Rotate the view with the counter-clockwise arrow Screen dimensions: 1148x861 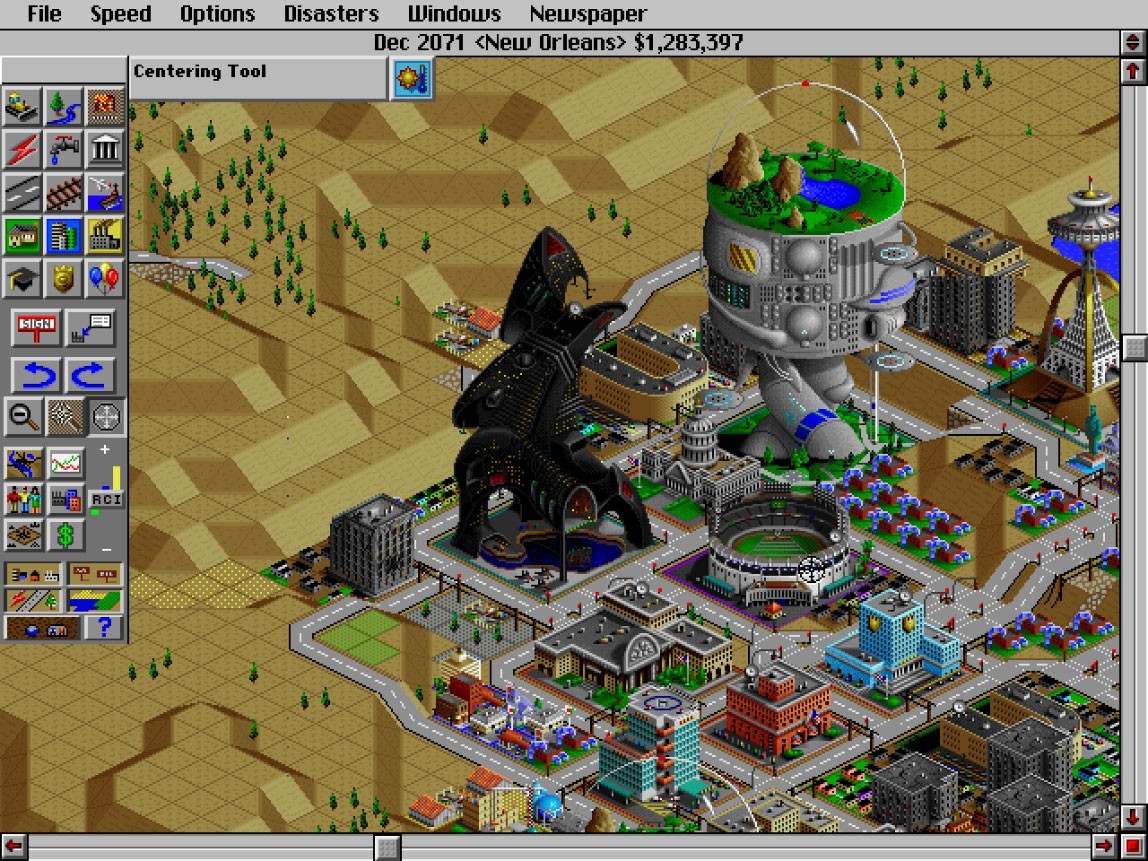(37, 375)
